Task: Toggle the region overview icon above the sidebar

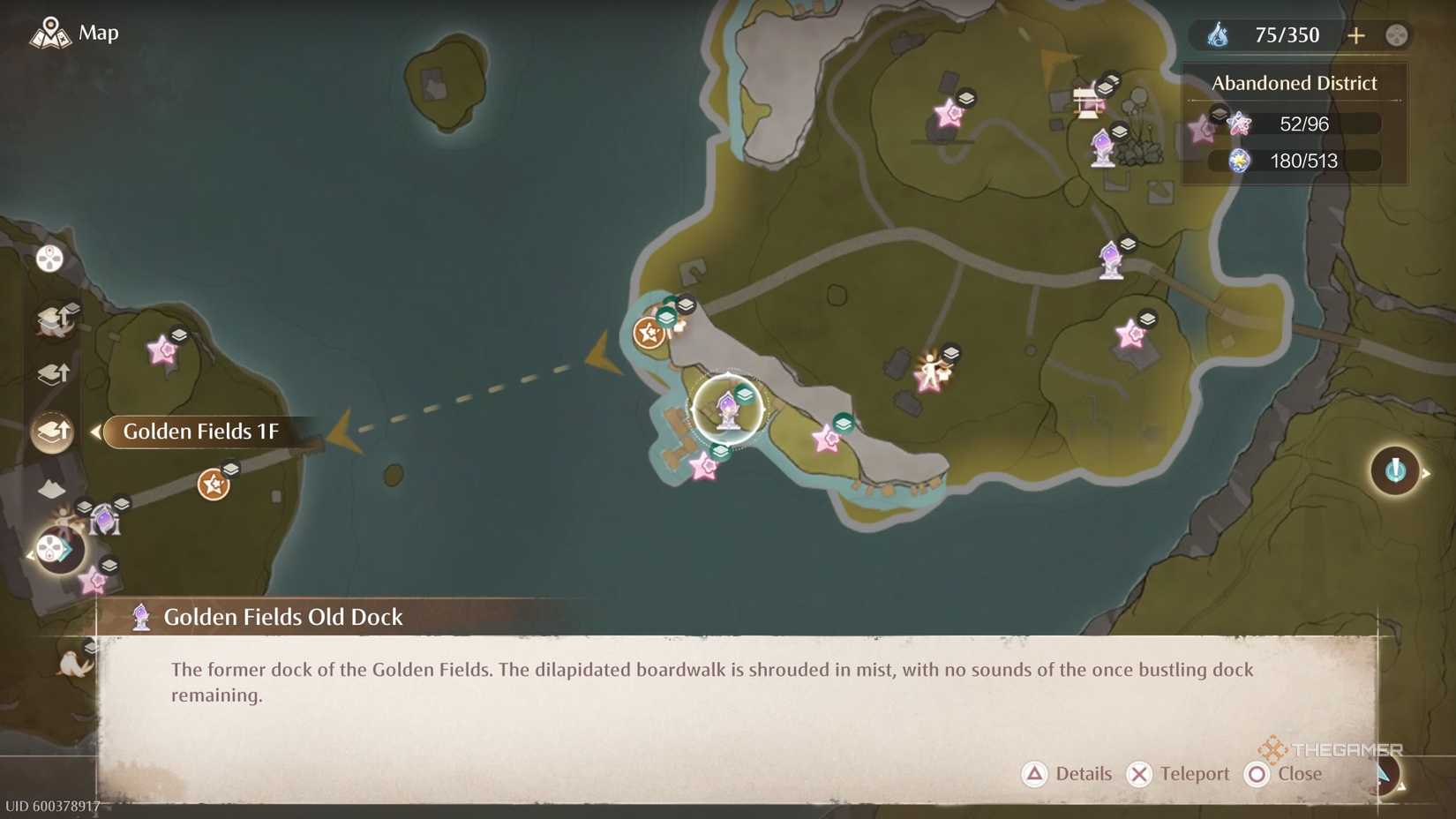Action: click(49, 259)
